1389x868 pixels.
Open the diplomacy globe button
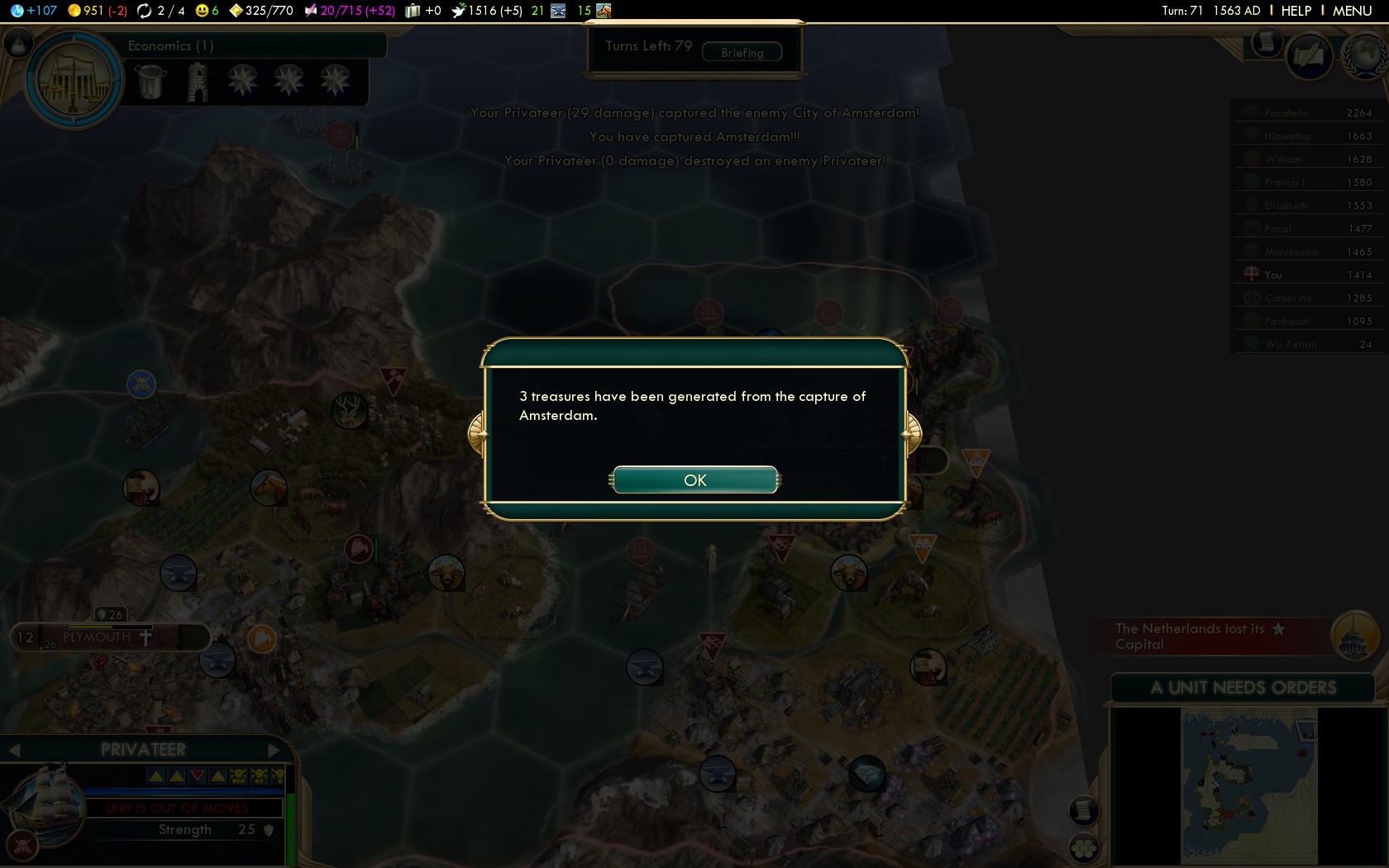[1363, 56]
